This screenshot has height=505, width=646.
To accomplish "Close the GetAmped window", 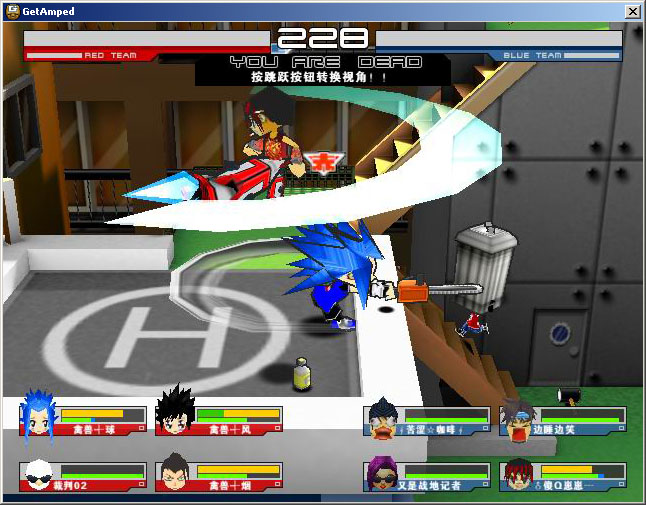I will coord(632,11).
